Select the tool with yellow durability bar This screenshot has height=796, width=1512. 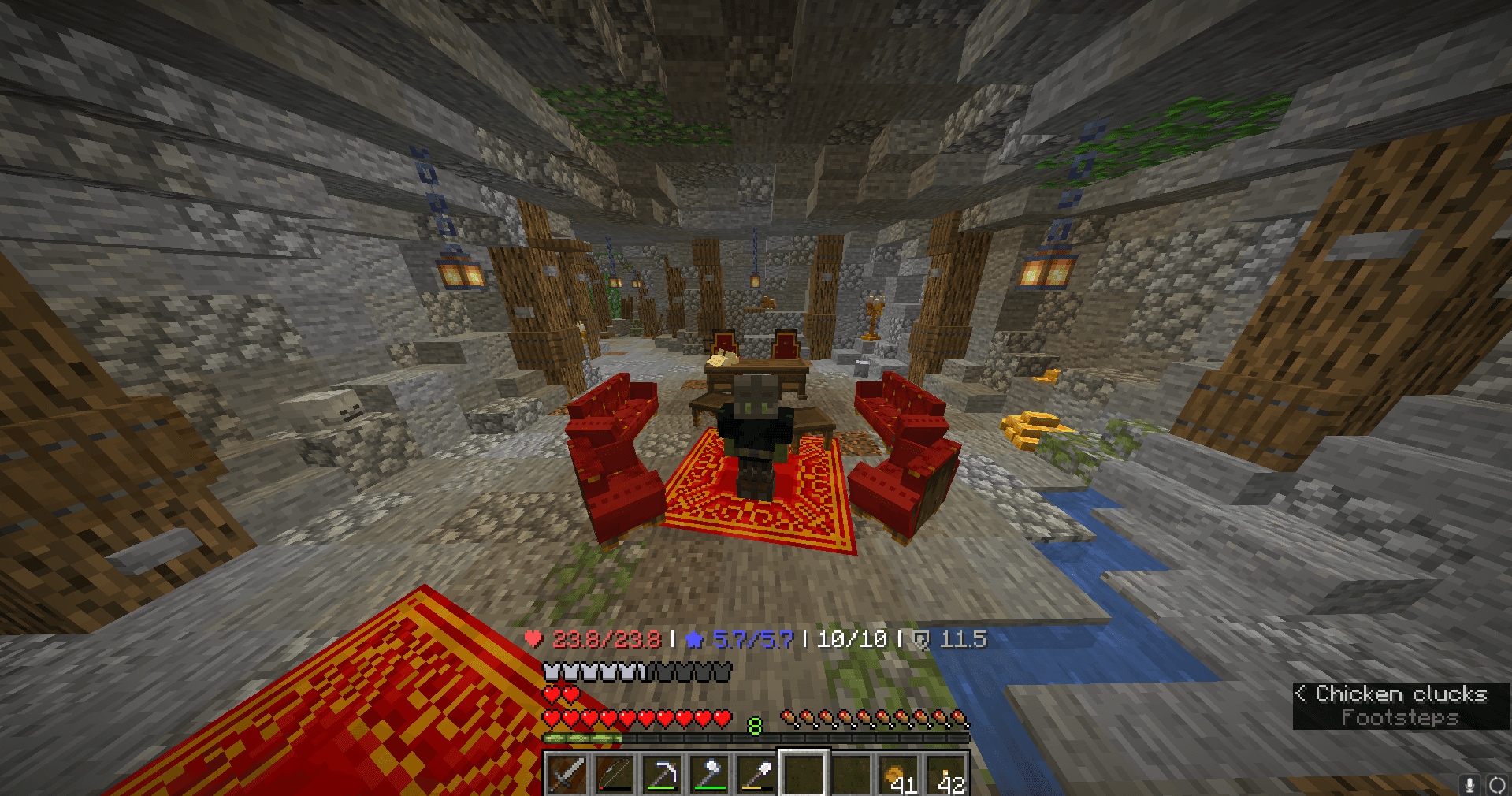coord(758,774)
